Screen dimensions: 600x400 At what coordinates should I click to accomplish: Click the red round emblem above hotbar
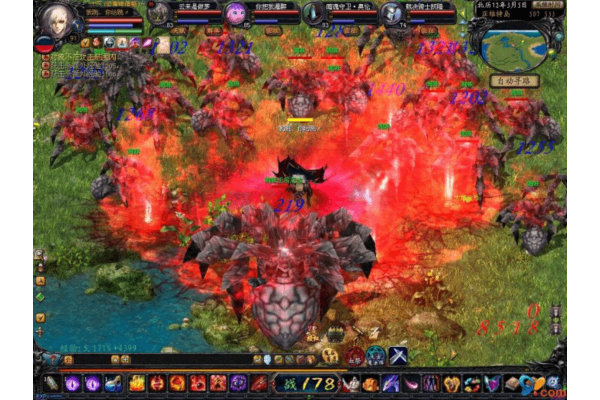(354, 356)
